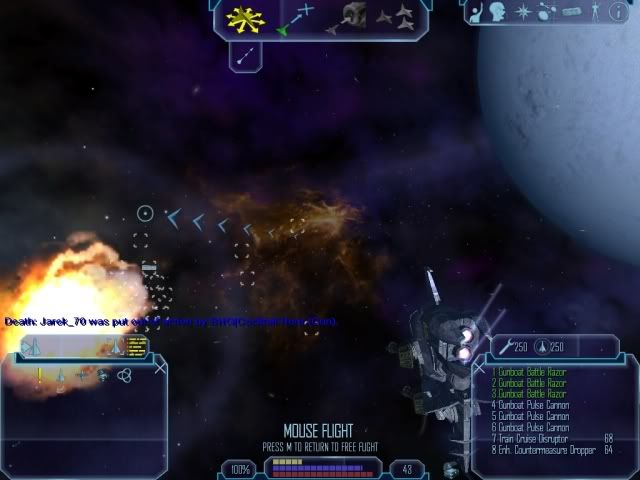Open the standing figure icon
Viewport: 640px width, 480px height.
597,12
